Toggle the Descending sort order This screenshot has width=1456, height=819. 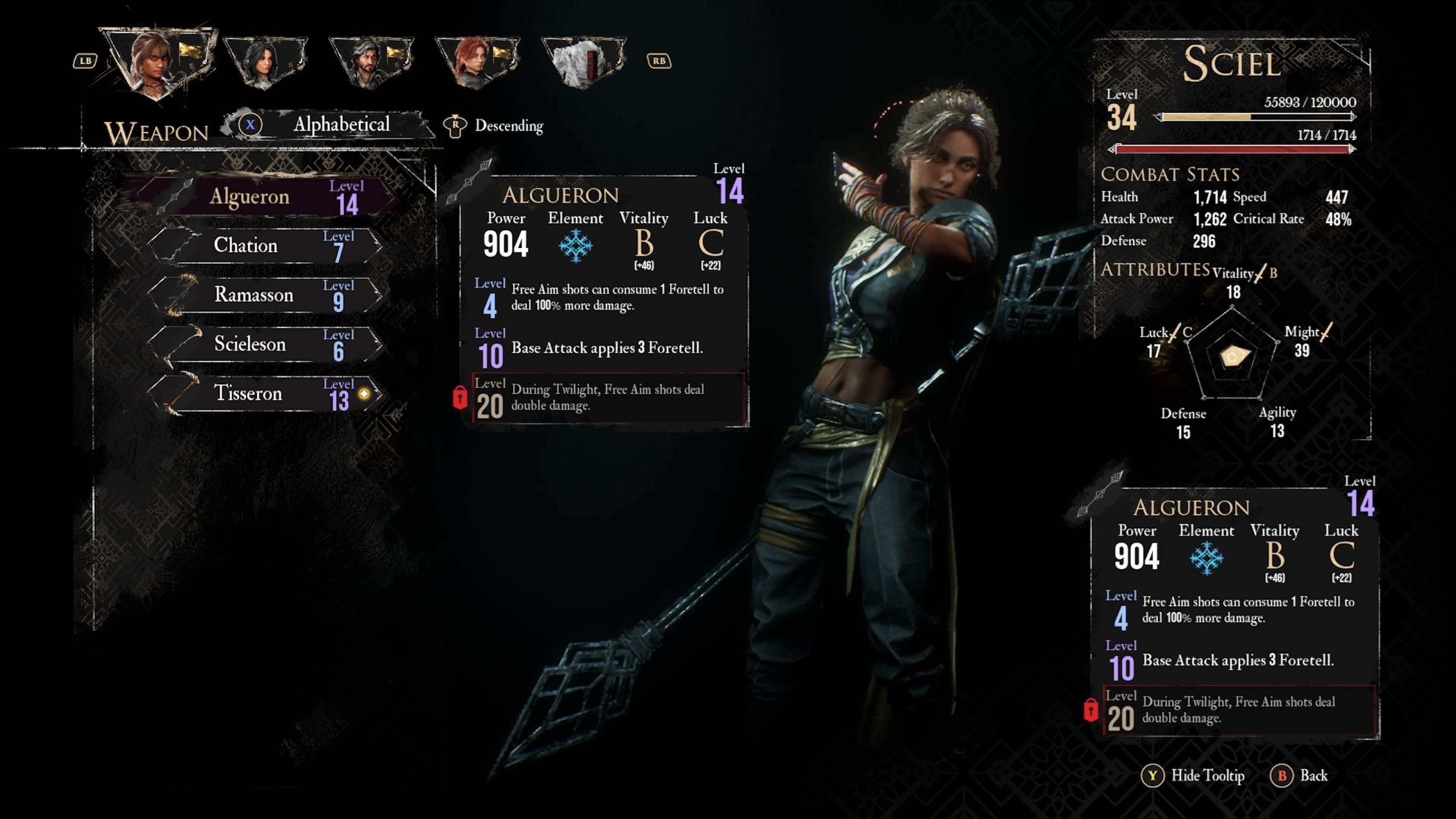[494, 126]
